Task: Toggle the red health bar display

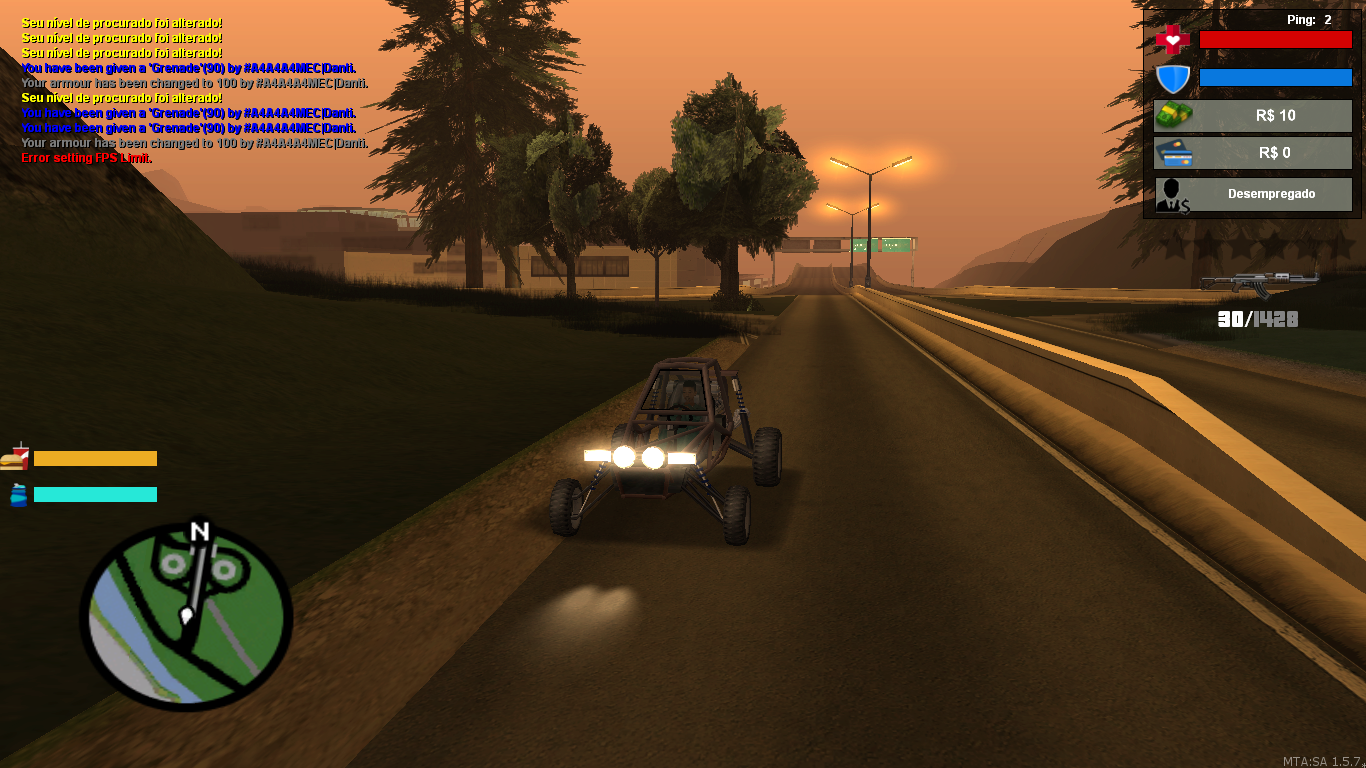Action: point(1275,38)
